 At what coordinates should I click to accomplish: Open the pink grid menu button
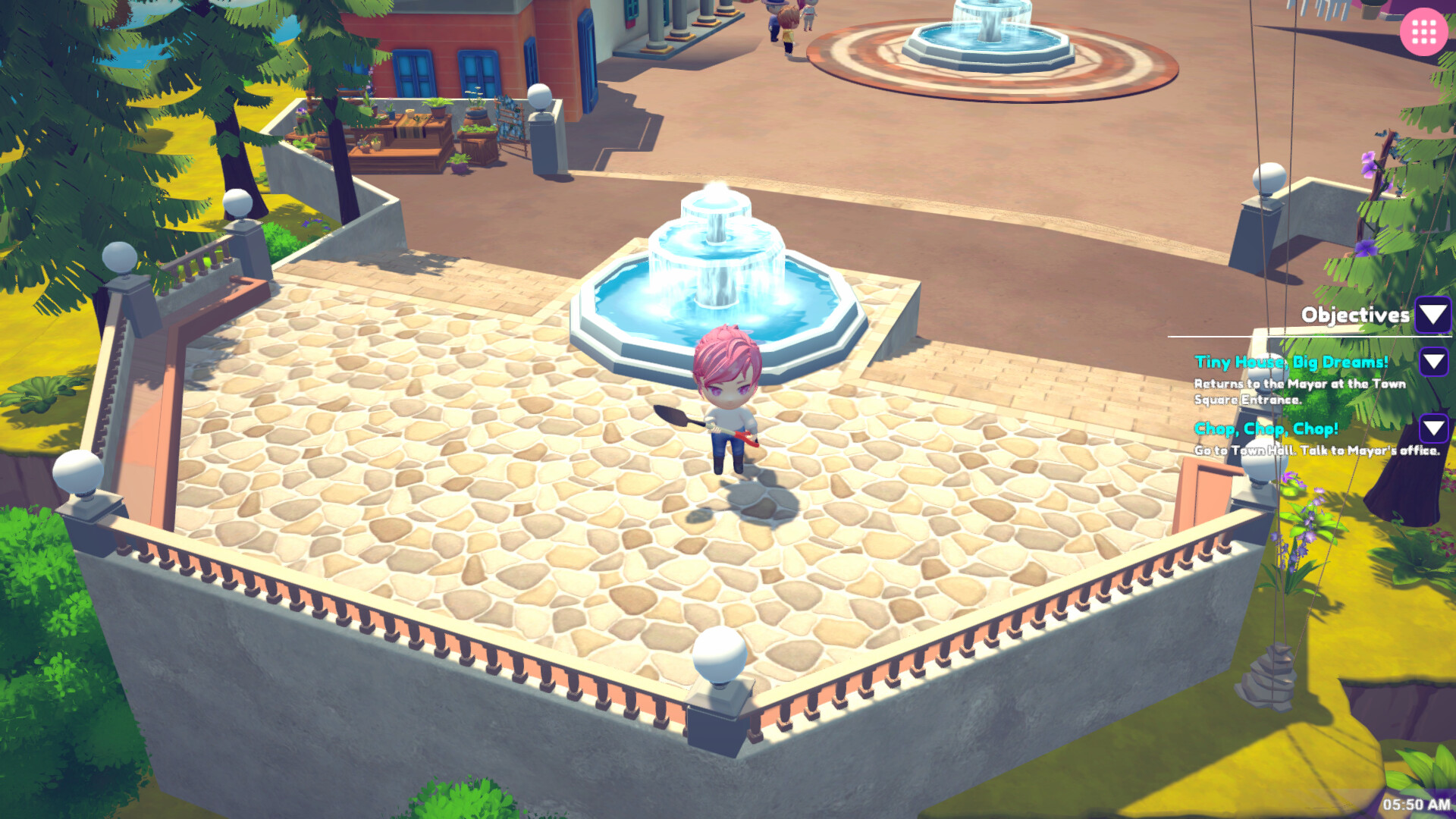click(1424, 31)
